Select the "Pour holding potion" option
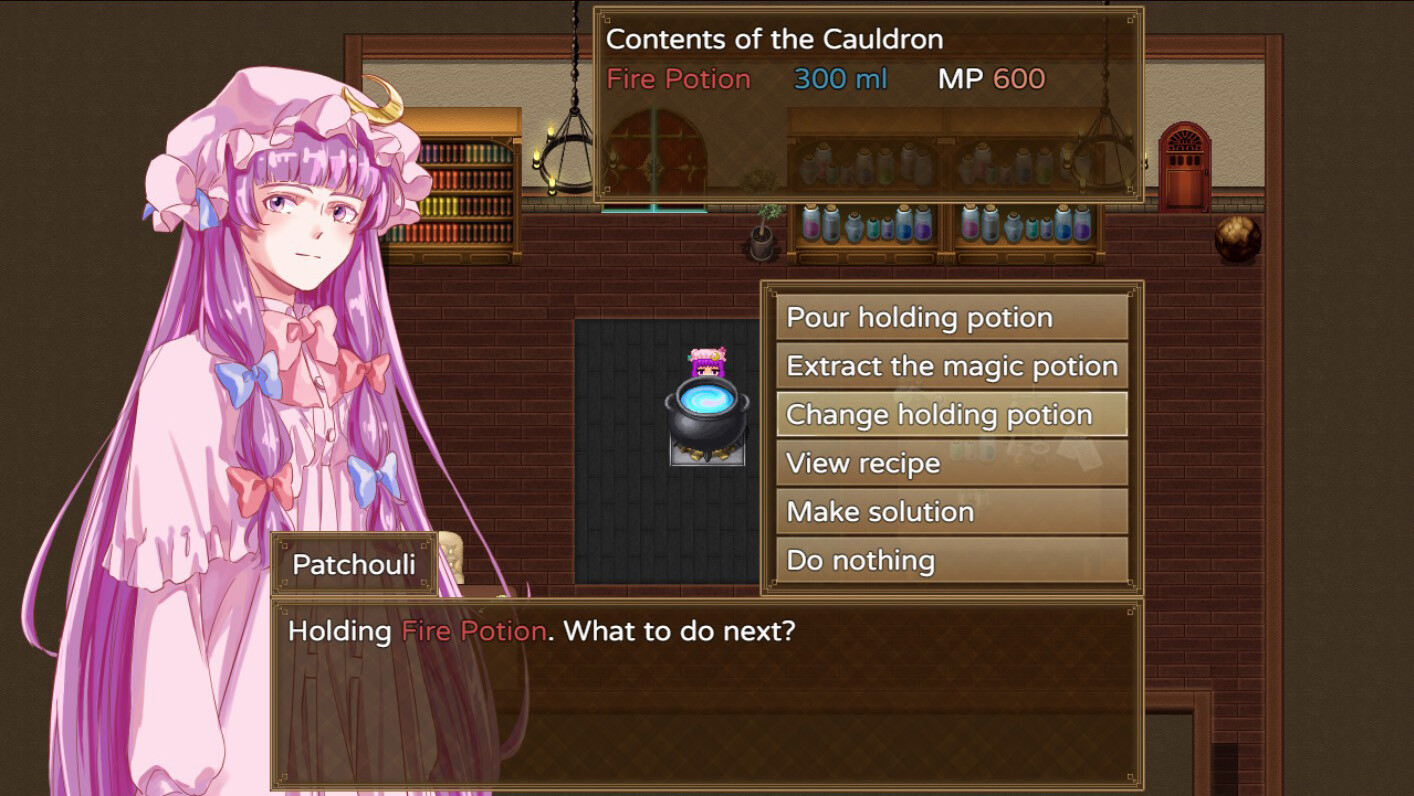The height and width of the screenshot is (796, 1414). click(x=950, y=317)
